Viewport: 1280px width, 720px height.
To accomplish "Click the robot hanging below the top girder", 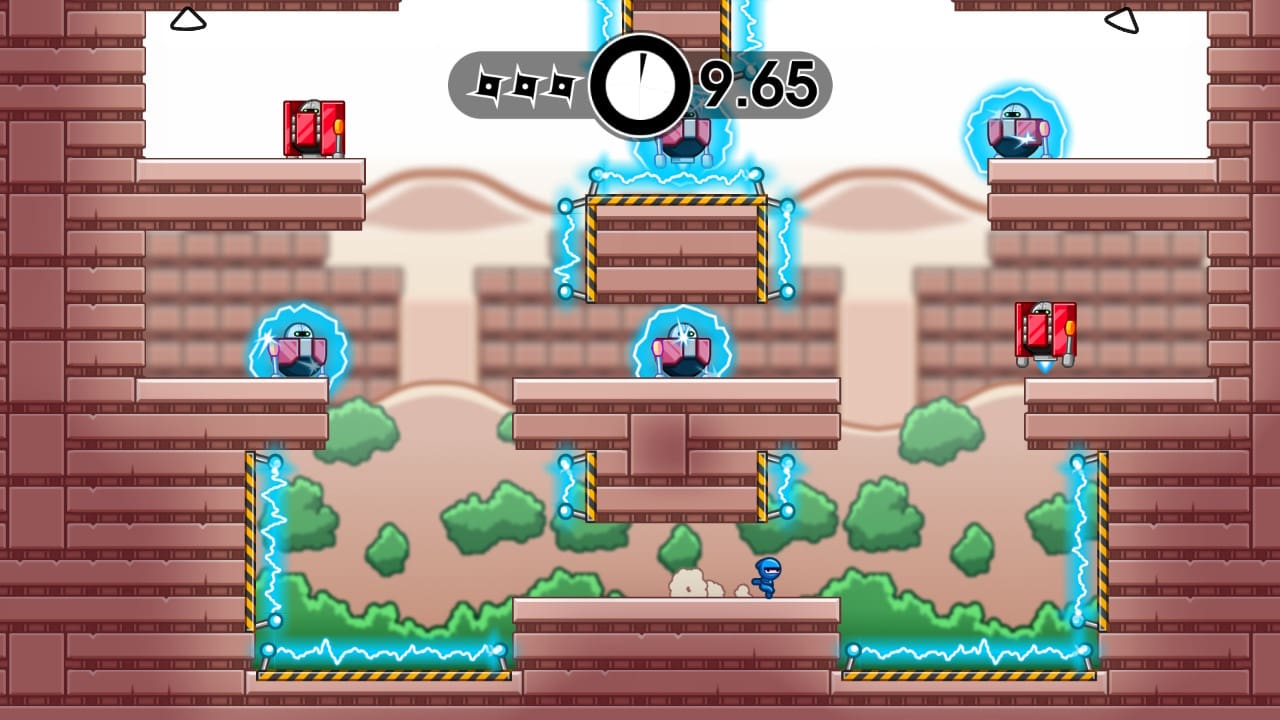I will [685, 140].
